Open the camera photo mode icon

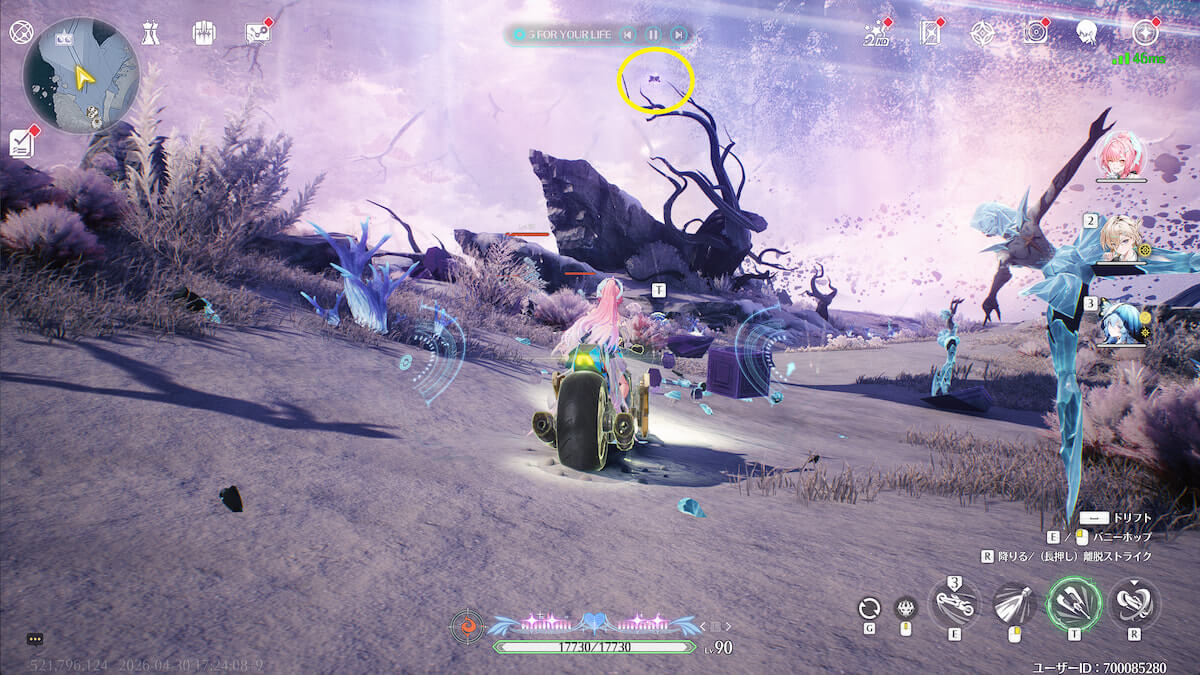coord(1035,33)
